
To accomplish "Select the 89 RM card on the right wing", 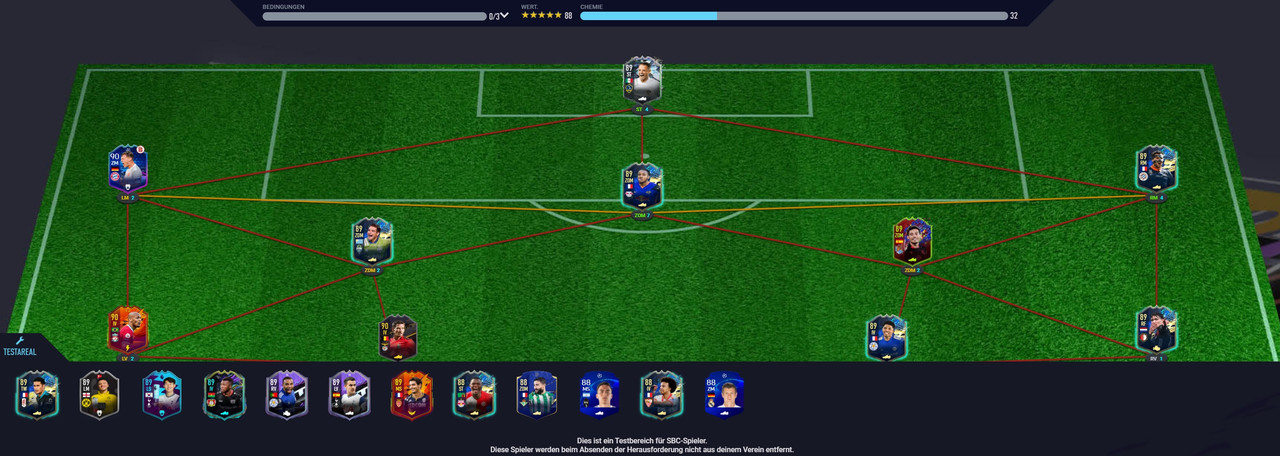I will [x=1156, y=168].
